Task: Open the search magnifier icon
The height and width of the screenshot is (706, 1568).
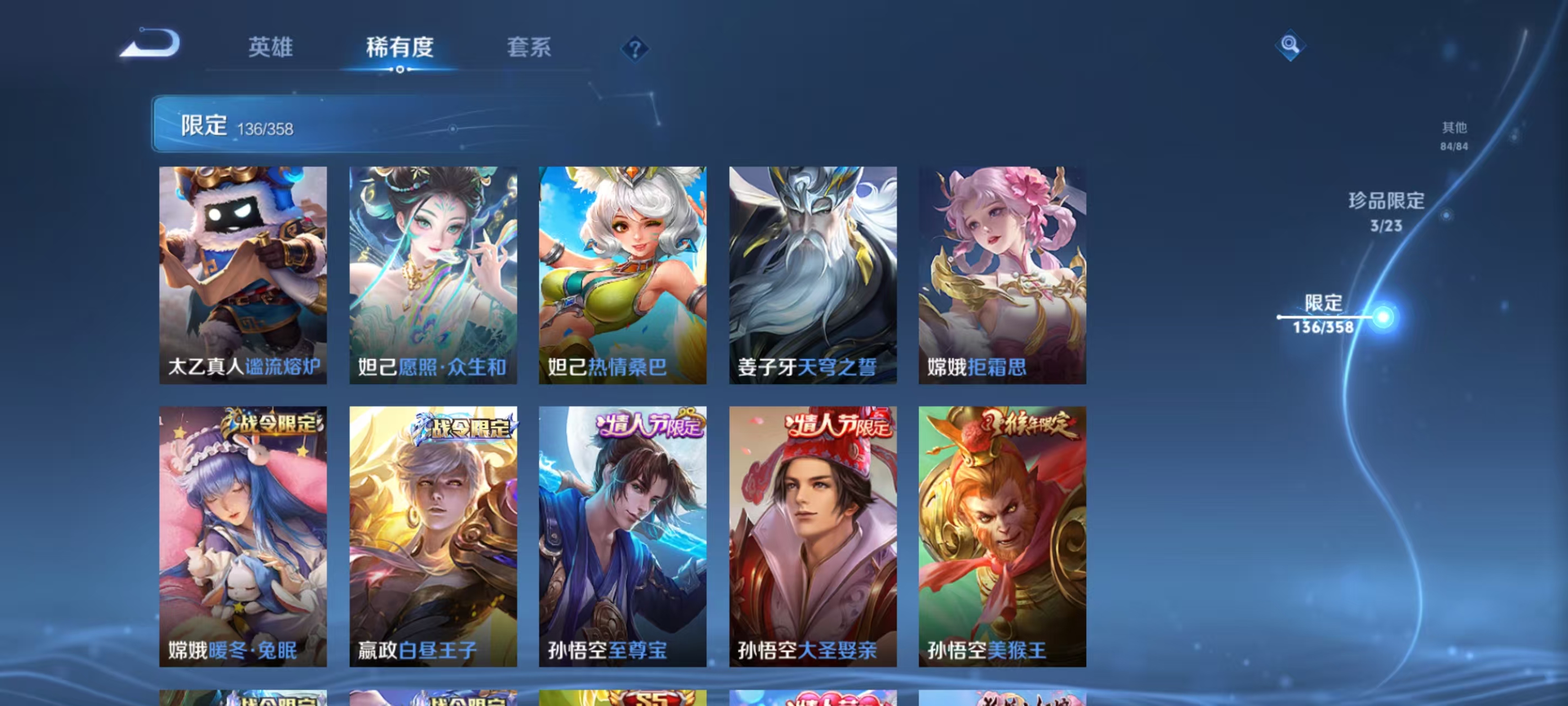Action: [1291, 45]
